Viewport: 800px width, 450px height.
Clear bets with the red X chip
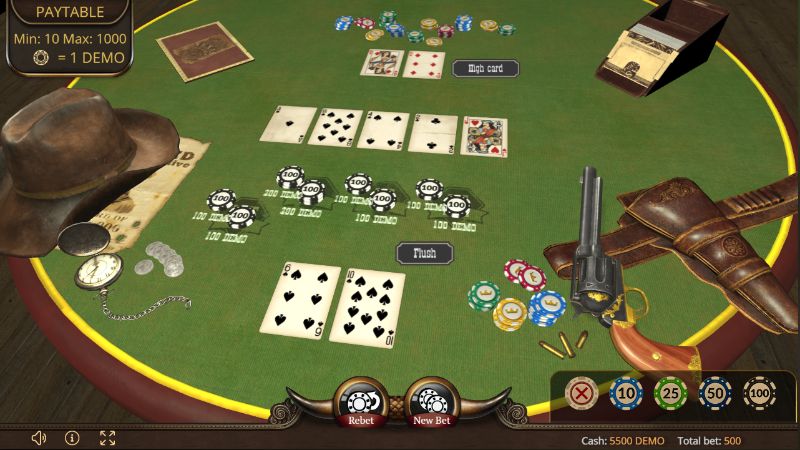click(581, 393)
